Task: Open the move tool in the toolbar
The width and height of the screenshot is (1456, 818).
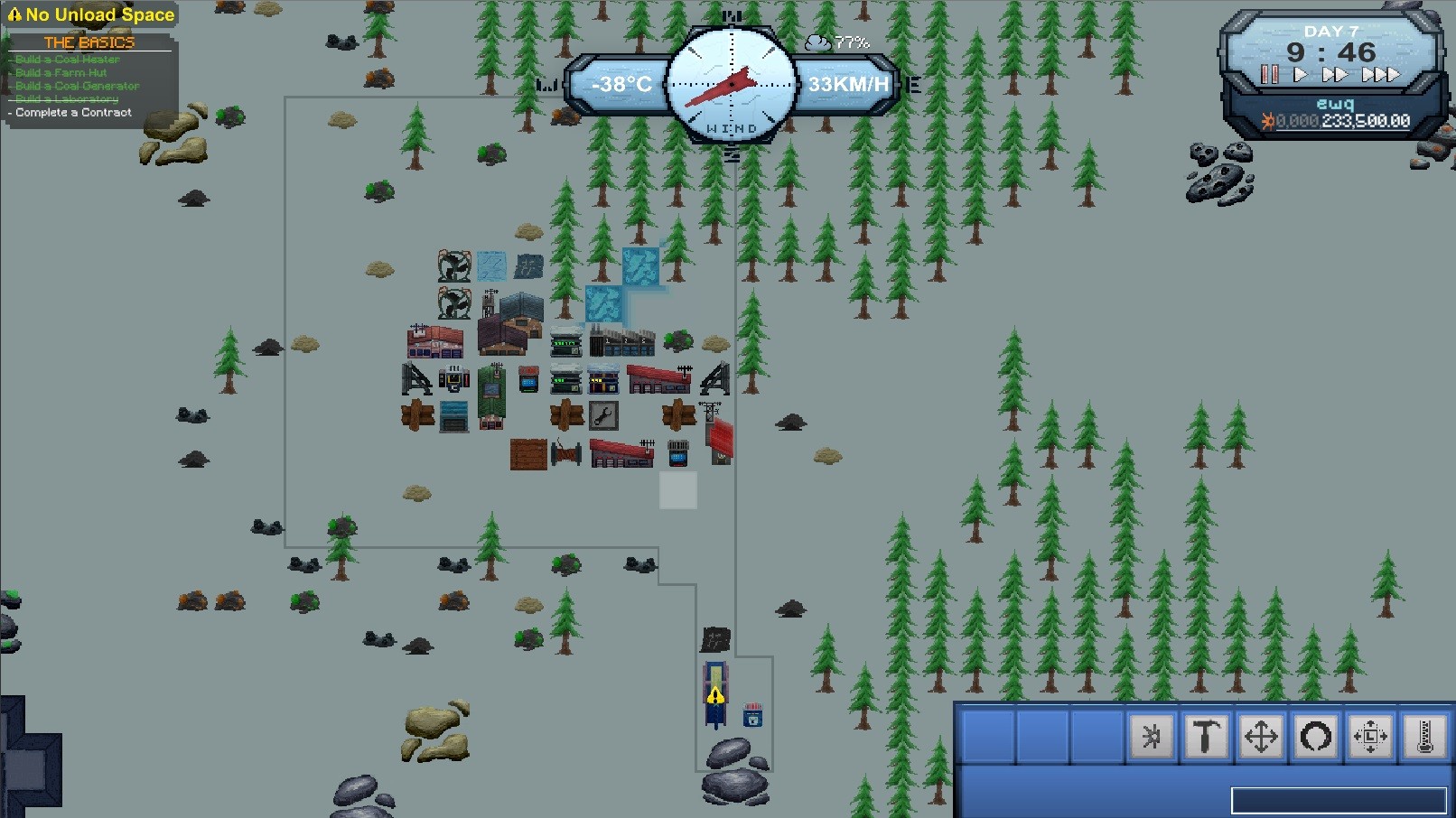Action: point(1262,736)
